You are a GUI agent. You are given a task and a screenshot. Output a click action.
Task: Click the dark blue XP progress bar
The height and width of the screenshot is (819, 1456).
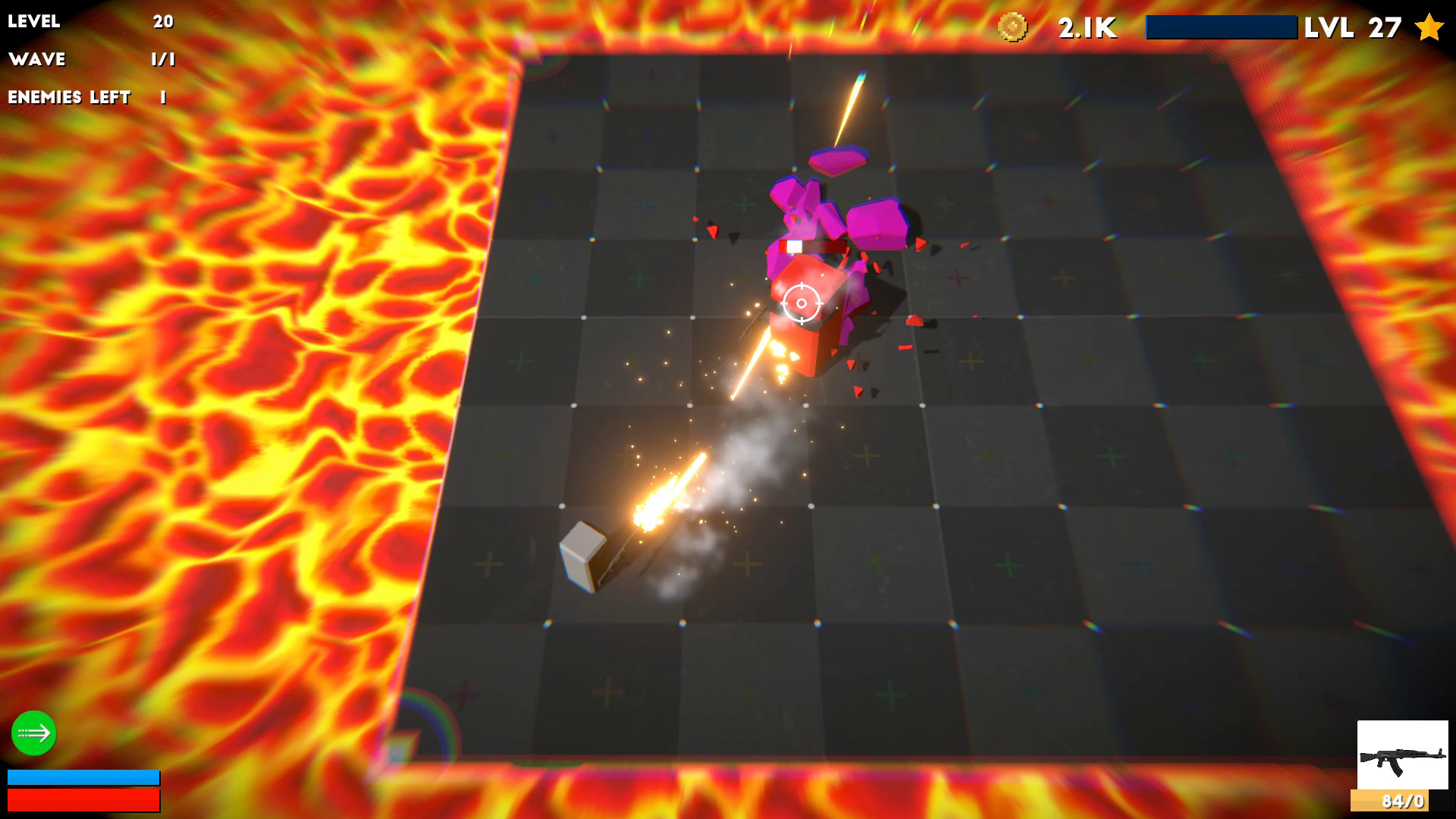pos(1221,27)
